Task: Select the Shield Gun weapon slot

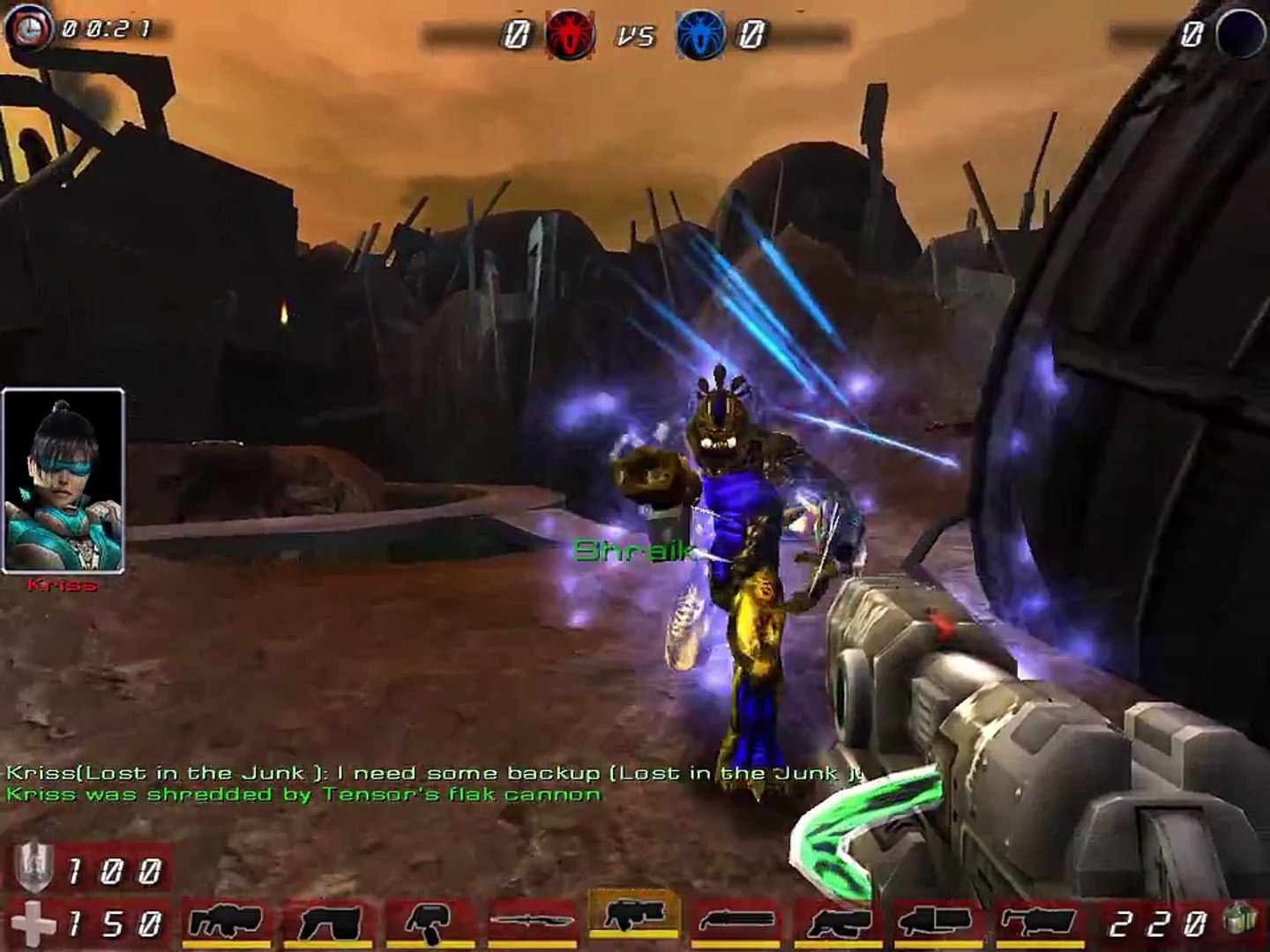Action: pos(225,923)
